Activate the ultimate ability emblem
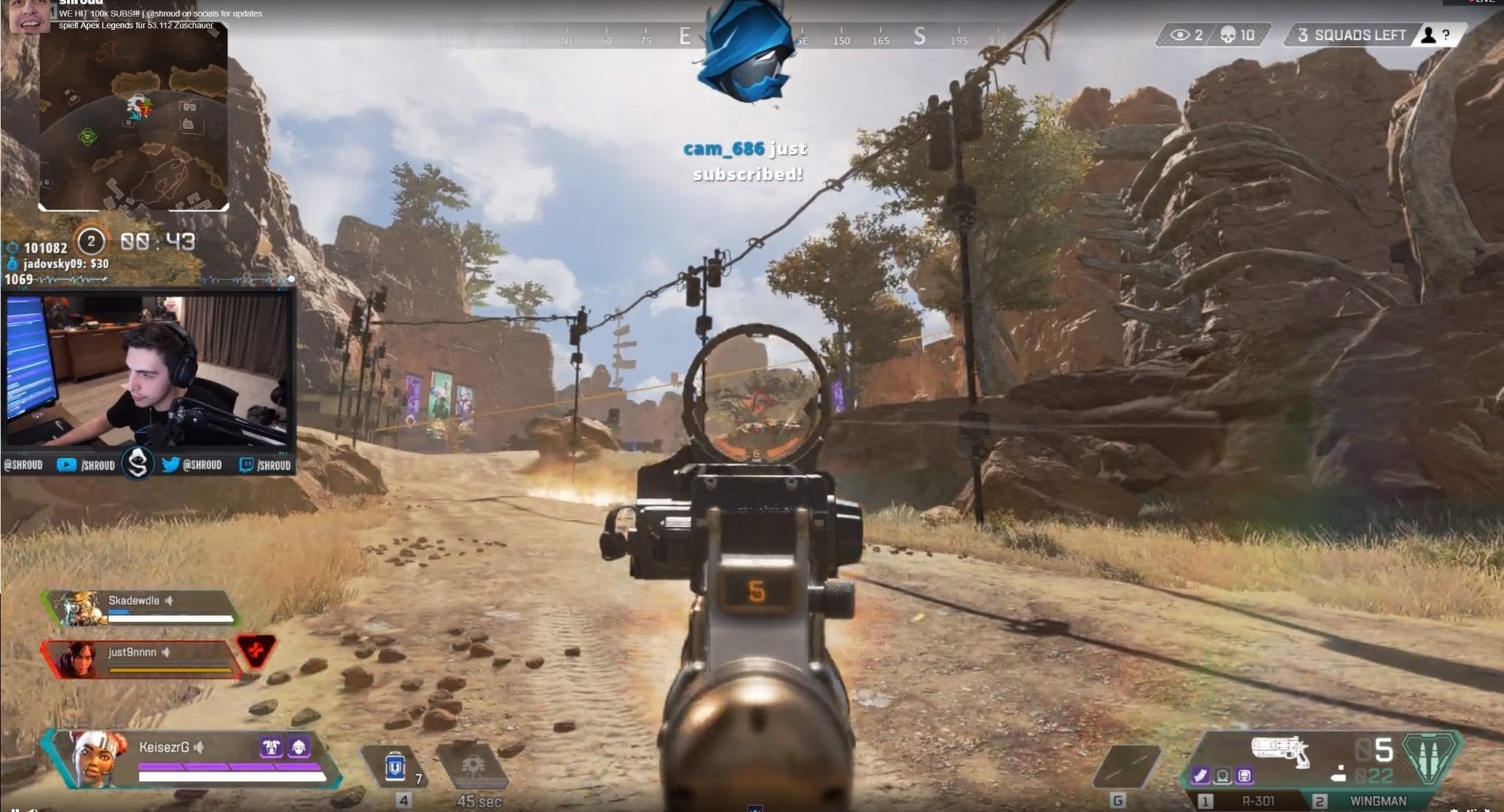This screenshot has height=812, width=1504. (1427, 759)
